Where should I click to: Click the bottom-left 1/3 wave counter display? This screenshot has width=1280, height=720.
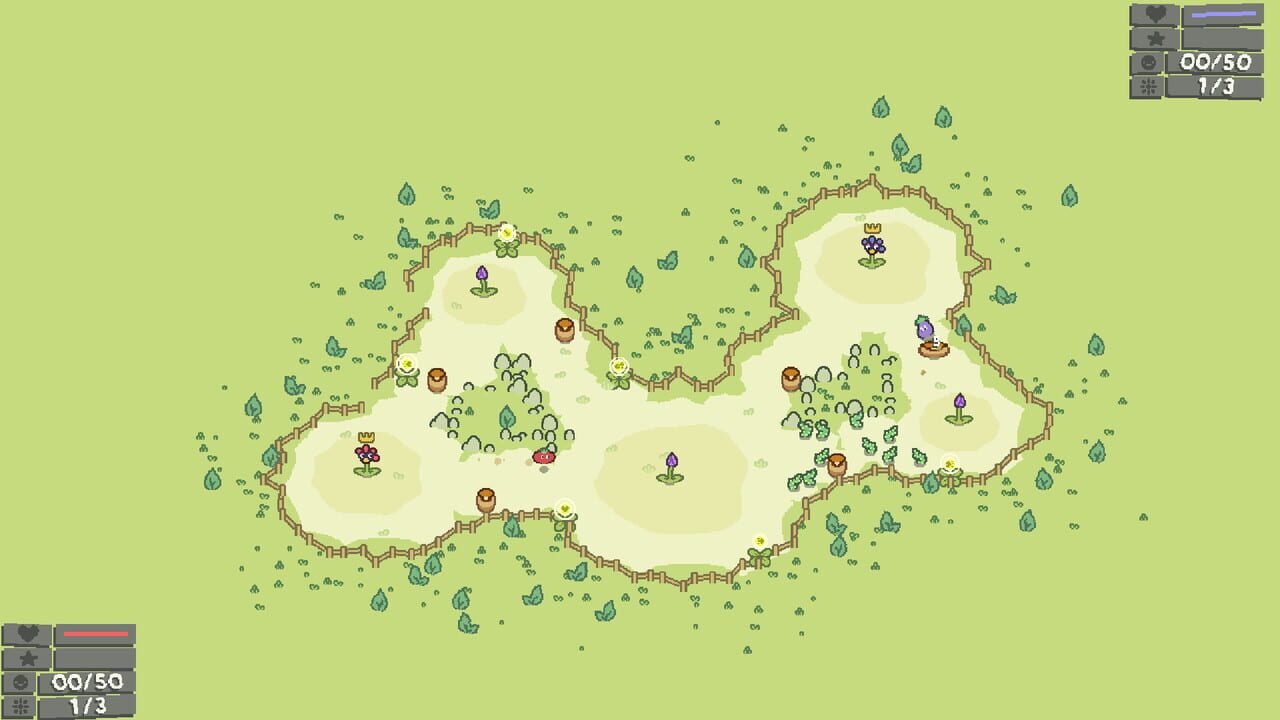coord(89,704)
